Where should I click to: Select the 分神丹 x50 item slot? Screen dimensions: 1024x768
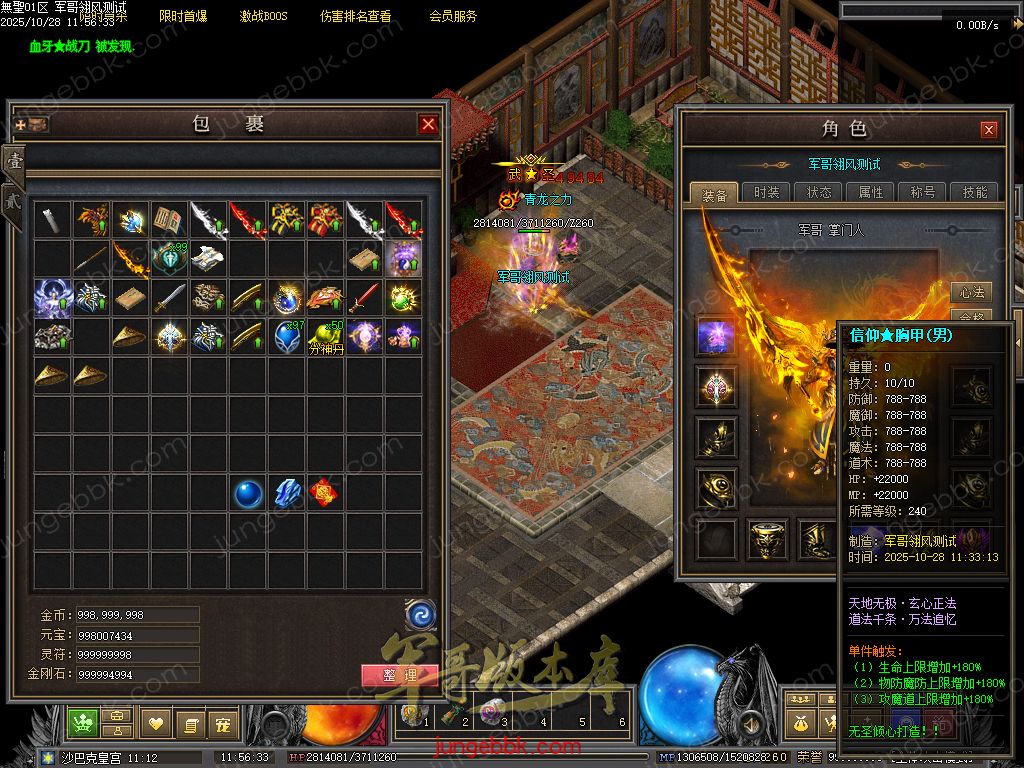[326, 337]
